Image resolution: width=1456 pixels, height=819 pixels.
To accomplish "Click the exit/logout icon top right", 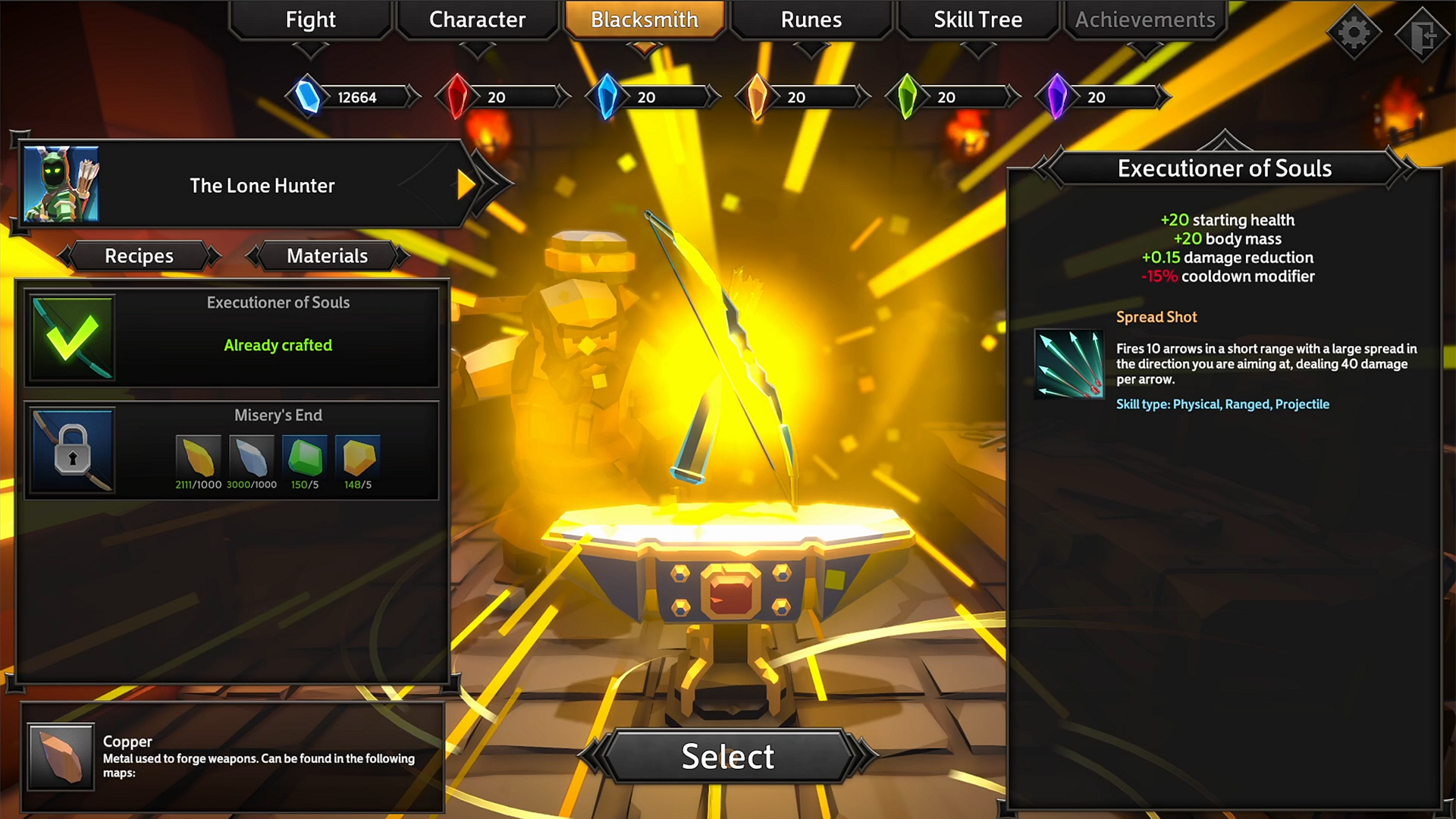I will click(x=1424, y=32).
